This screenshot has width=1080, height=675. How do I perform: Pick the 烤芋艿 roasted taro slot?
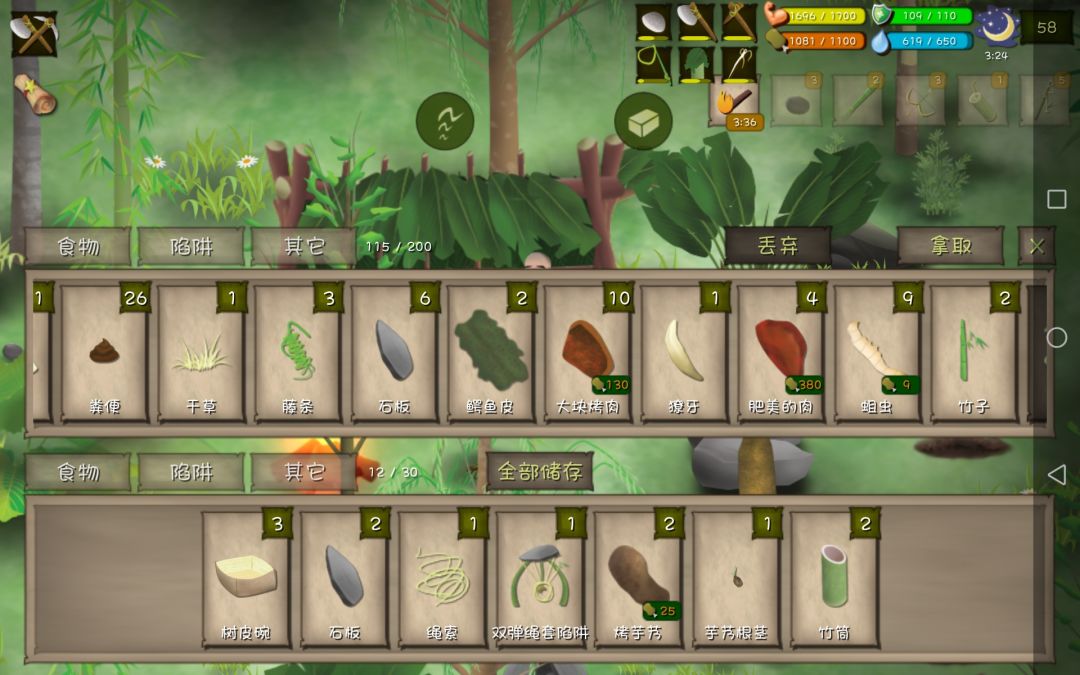[x=638, y=579]
